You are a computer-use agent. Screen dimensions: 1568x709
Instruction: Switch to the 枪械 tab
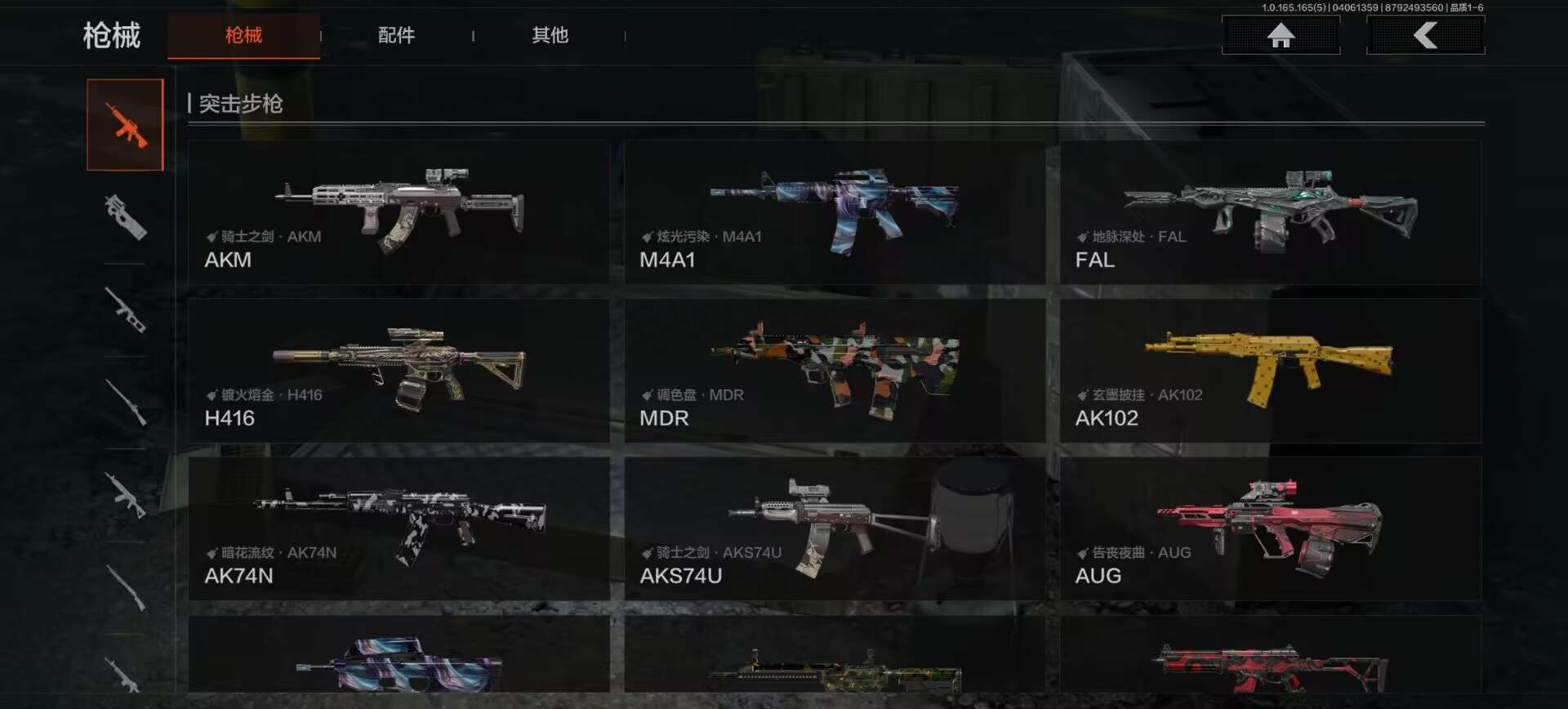243,35
